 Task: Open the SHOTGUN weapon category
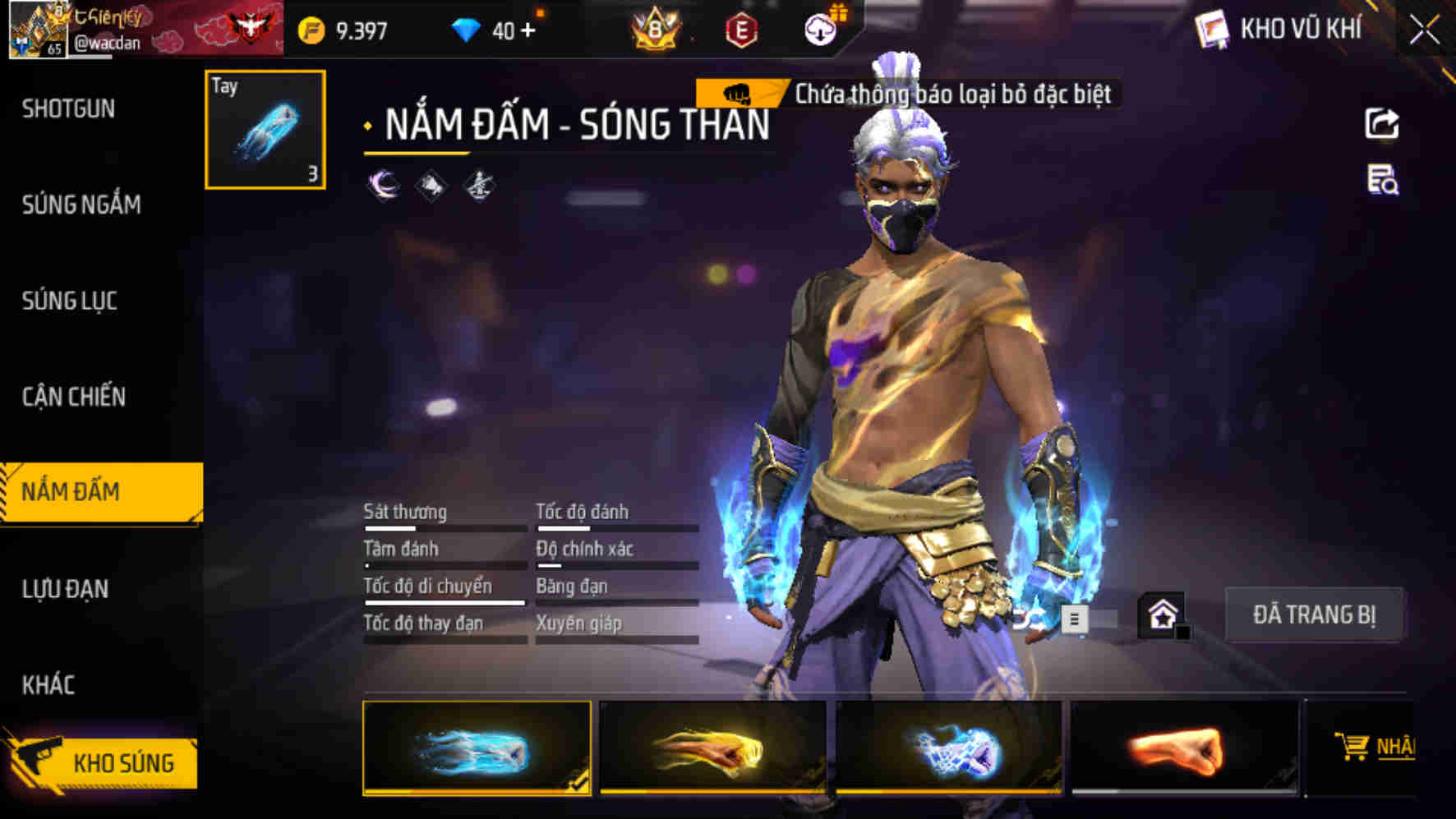tap(68, 108)
